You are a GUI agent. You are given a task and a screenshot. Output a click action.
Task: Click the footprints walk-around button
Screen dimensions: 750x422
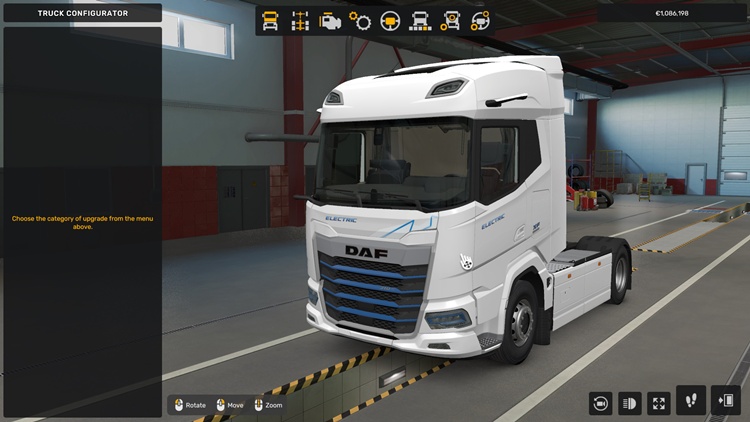click(691, 400)
